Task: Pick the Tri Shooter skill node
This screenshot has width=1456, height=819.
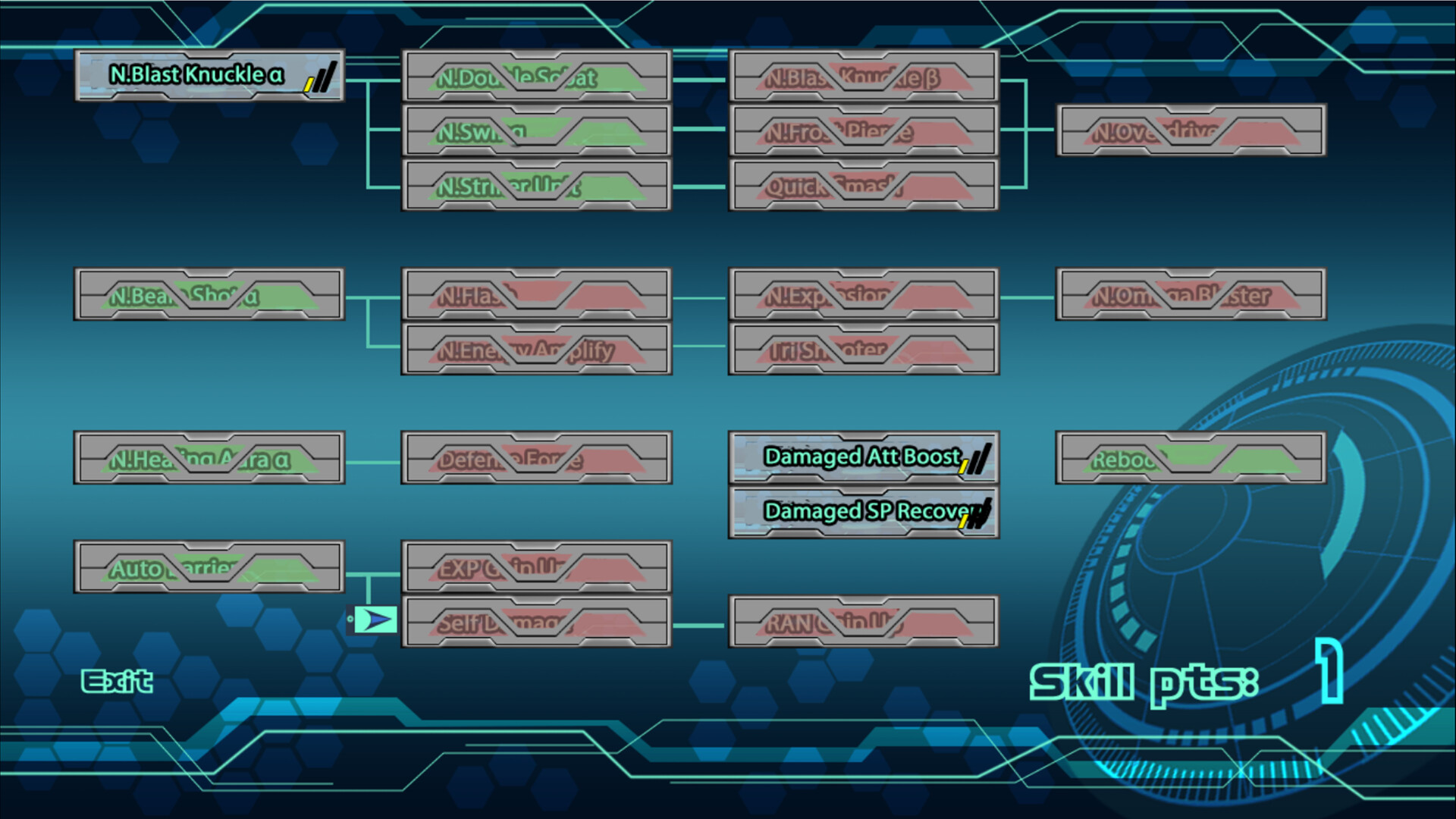Action: click(864, 349)
